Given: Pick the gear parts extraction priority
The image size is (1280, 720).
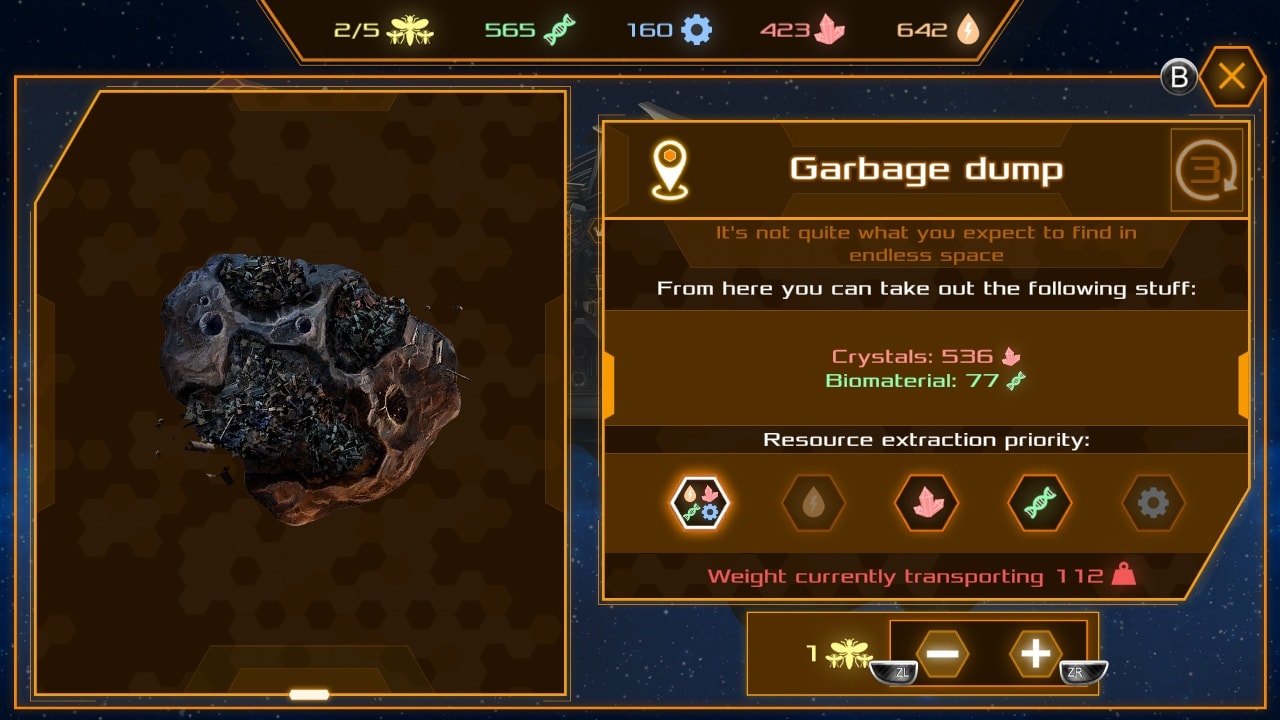Looking at the screenshot, I should (1153, 502).
